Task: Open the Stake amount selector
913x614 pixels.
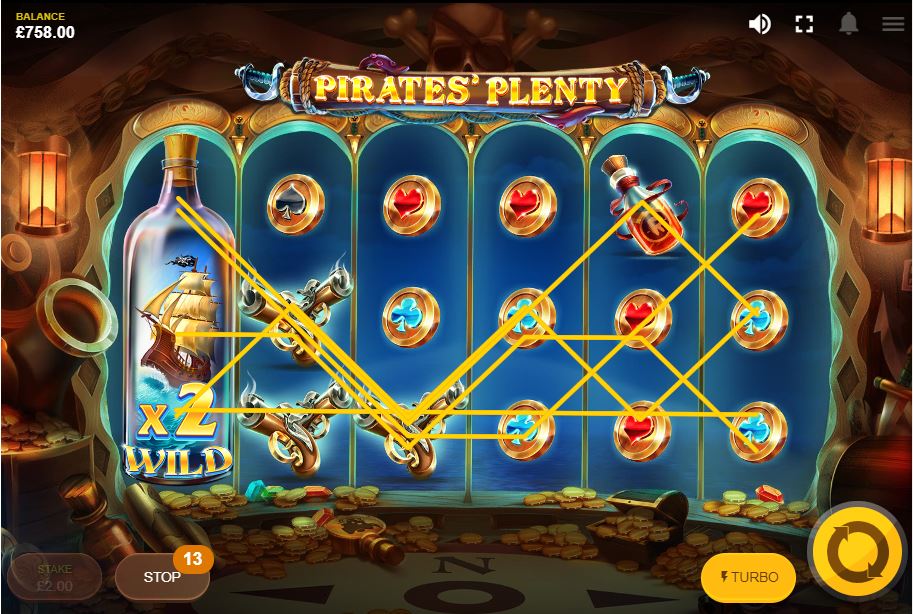Action: point(54,577)
